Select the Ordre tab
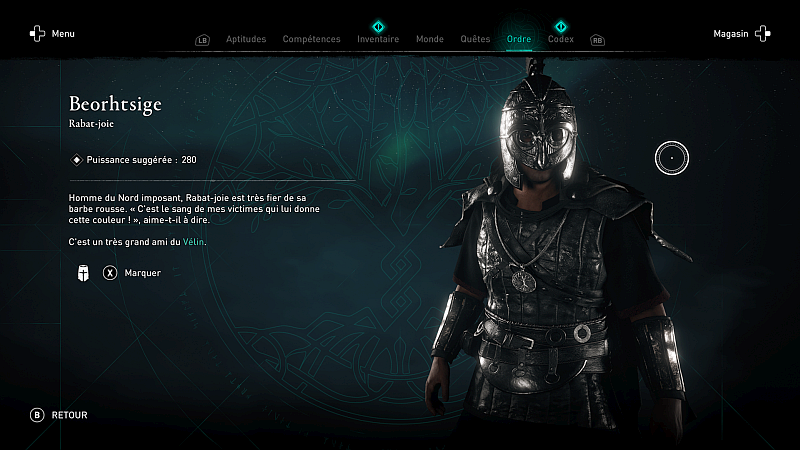The image size is (800, 450). pyautogui.click(x=519, y=39)
